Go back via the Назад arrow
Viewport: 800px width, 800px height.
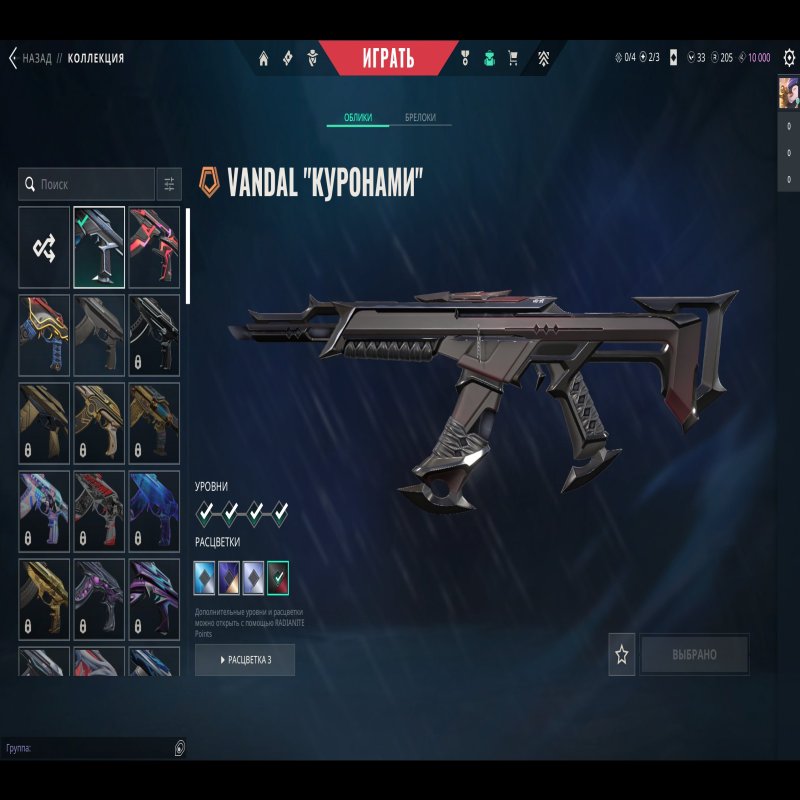13,58
